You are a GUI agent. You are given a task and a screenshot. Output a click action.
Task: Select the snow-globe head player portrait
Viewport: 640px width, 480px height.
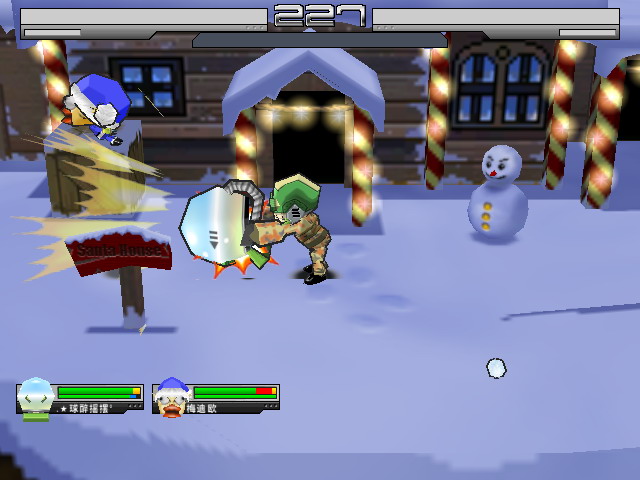coord(36,397)
